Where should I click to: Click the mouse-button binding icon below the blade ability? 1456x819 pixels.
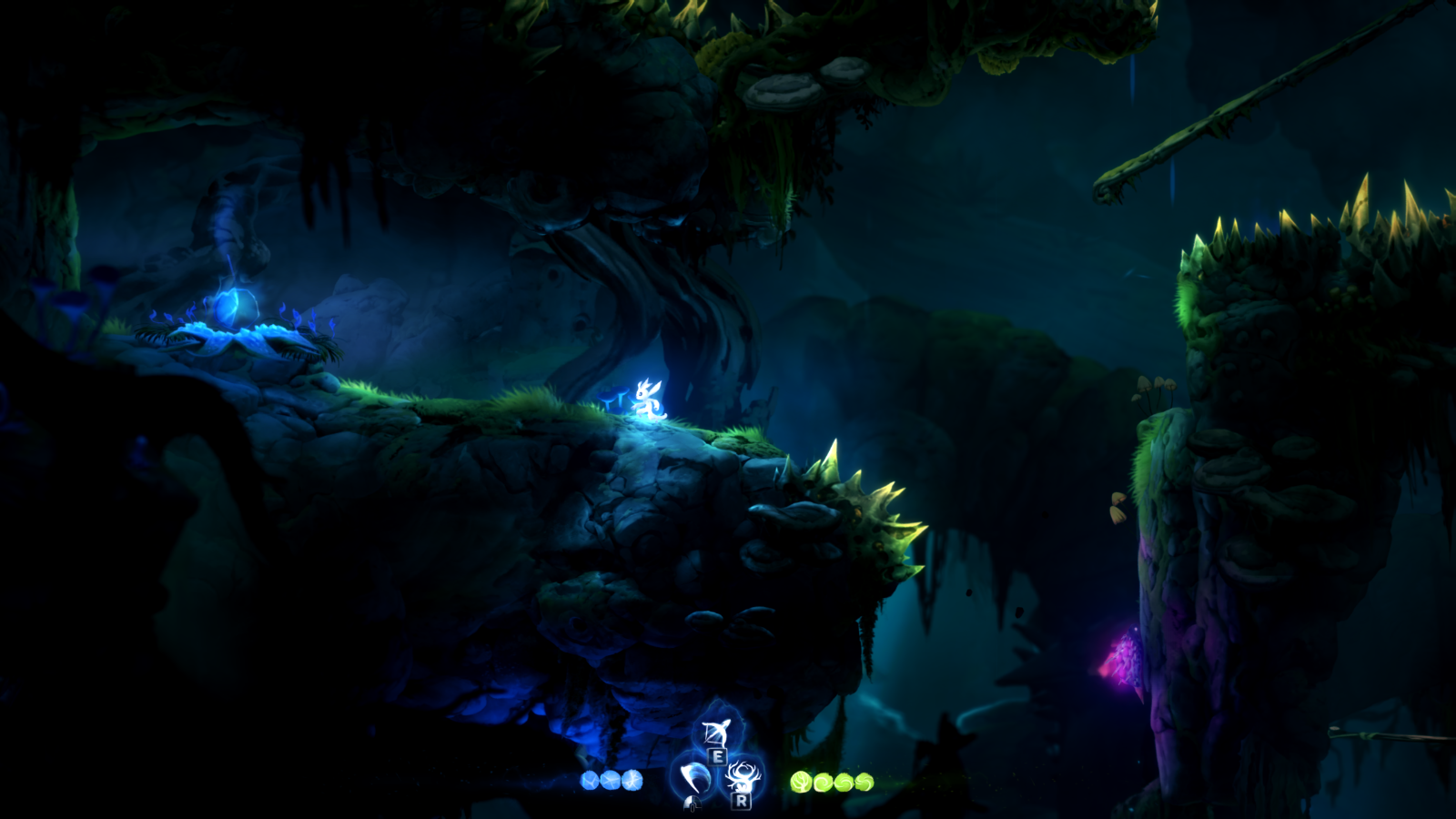pos(693,802)
